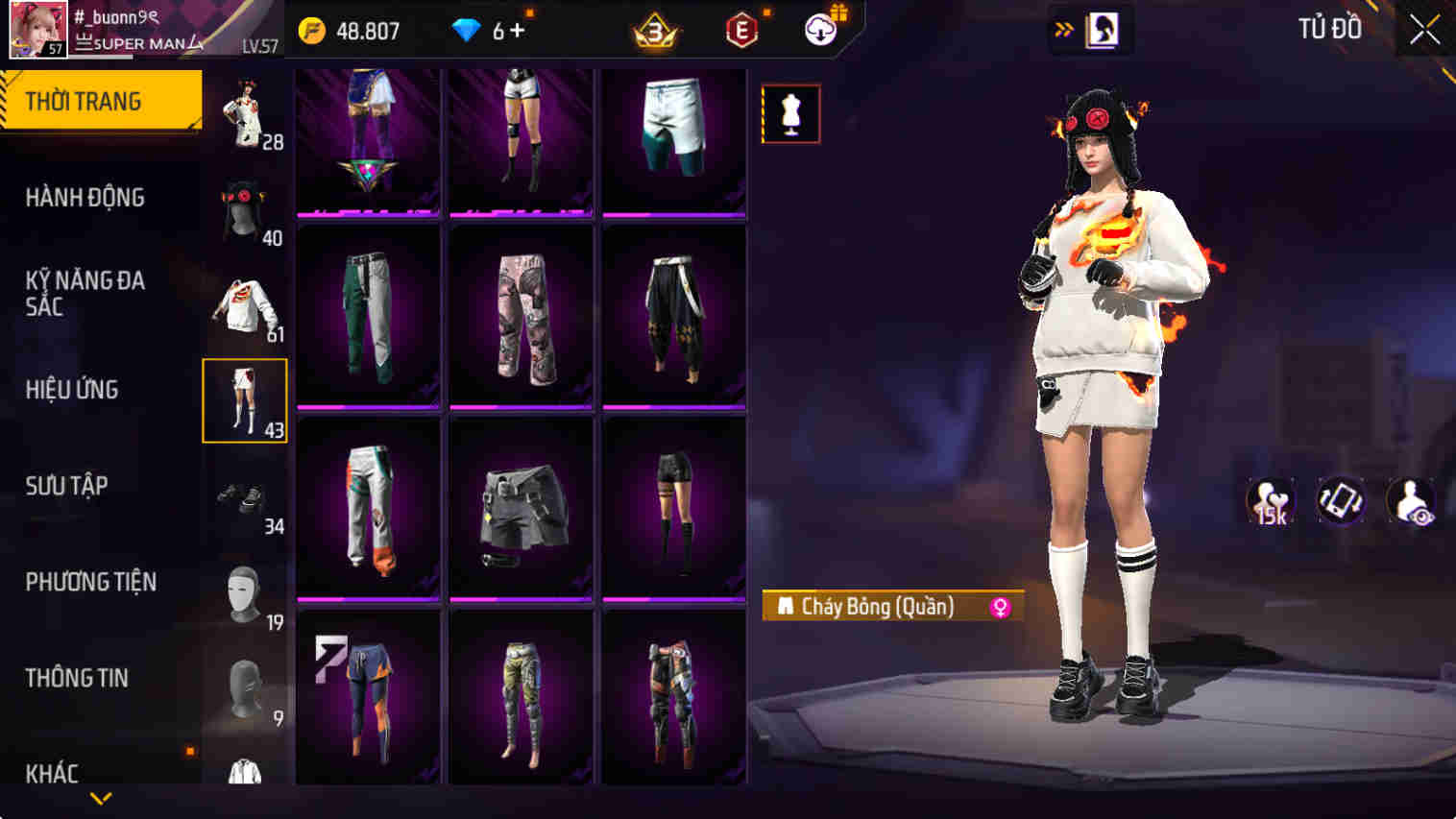This screenshot has height=819, width=1456.
Task: Open the character inspect eye icon
Action: pyautogui.click(x=1411, y=500)
